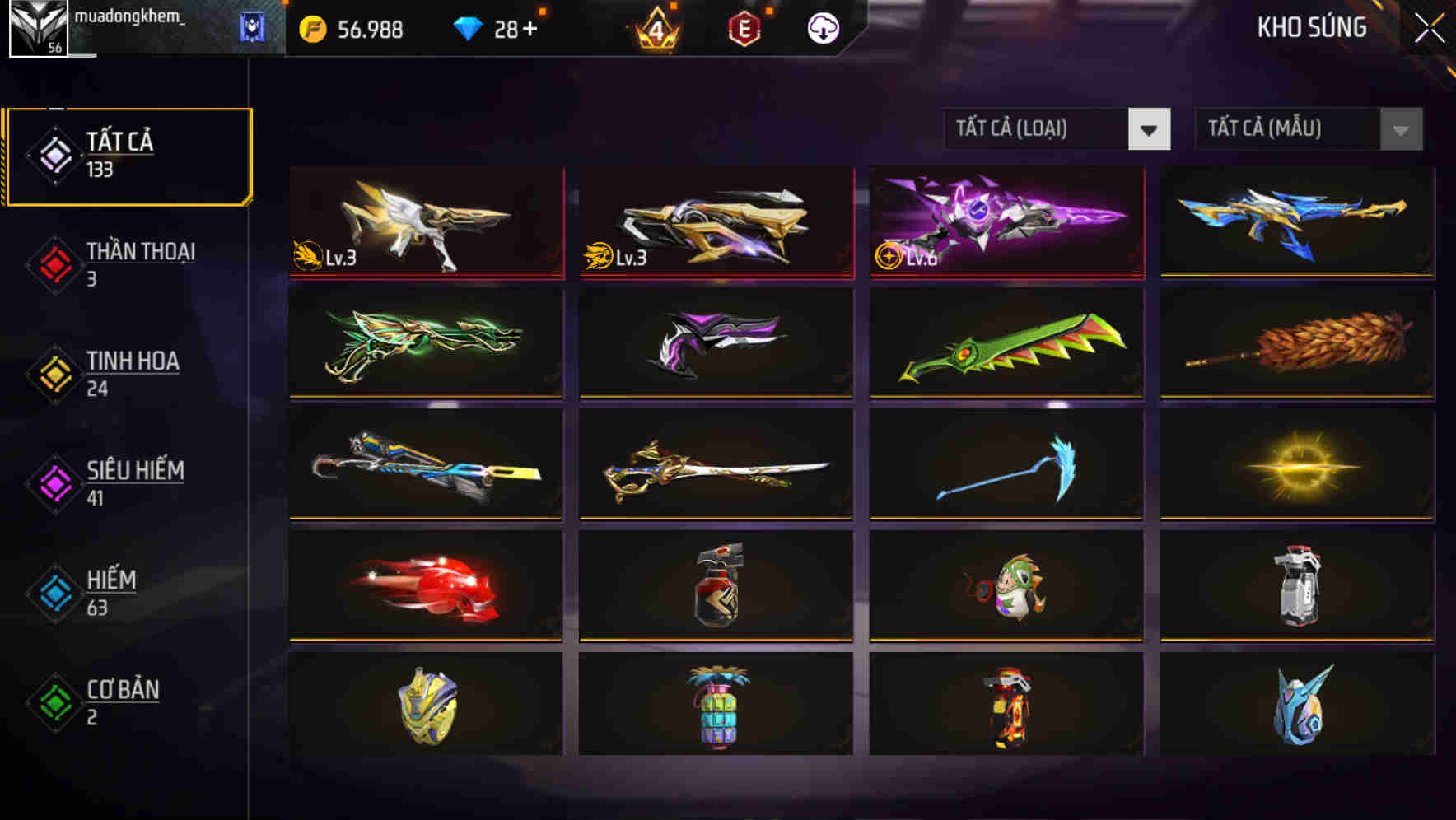Image resolution: width=1456 pixels, height=820 pixels.
Task: Click the blue clan badge beside username
Action: tap(252, 27)
